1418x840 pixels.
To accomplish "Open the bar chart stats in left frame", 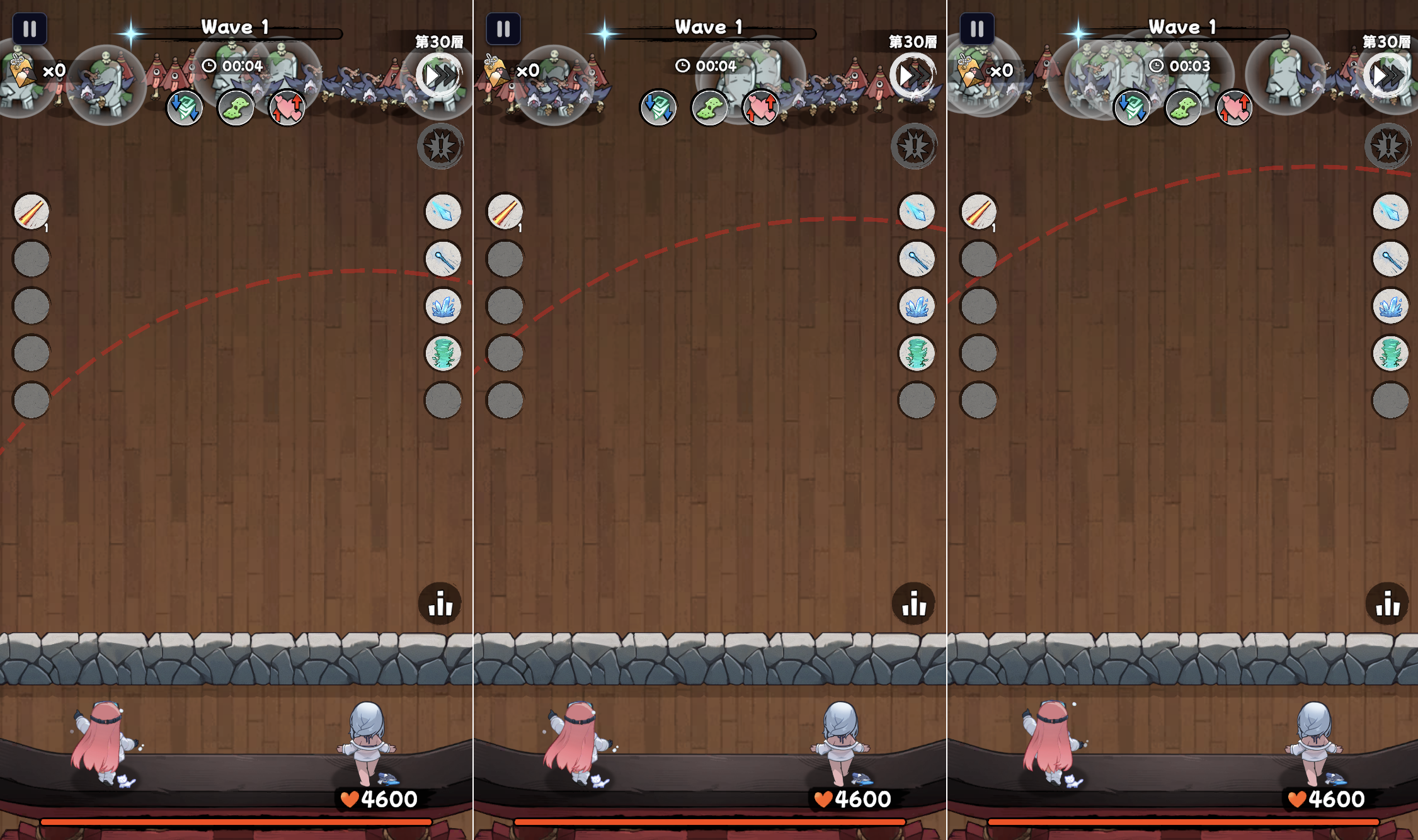I will coord(440,604).
